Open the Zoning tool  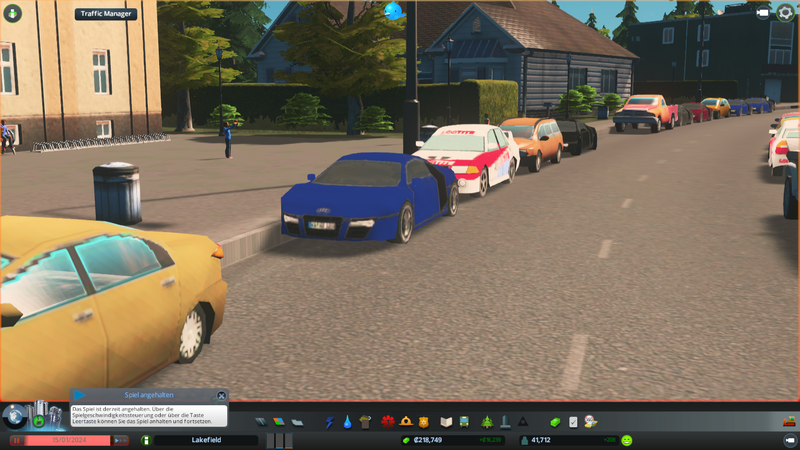tap(278, 422)
